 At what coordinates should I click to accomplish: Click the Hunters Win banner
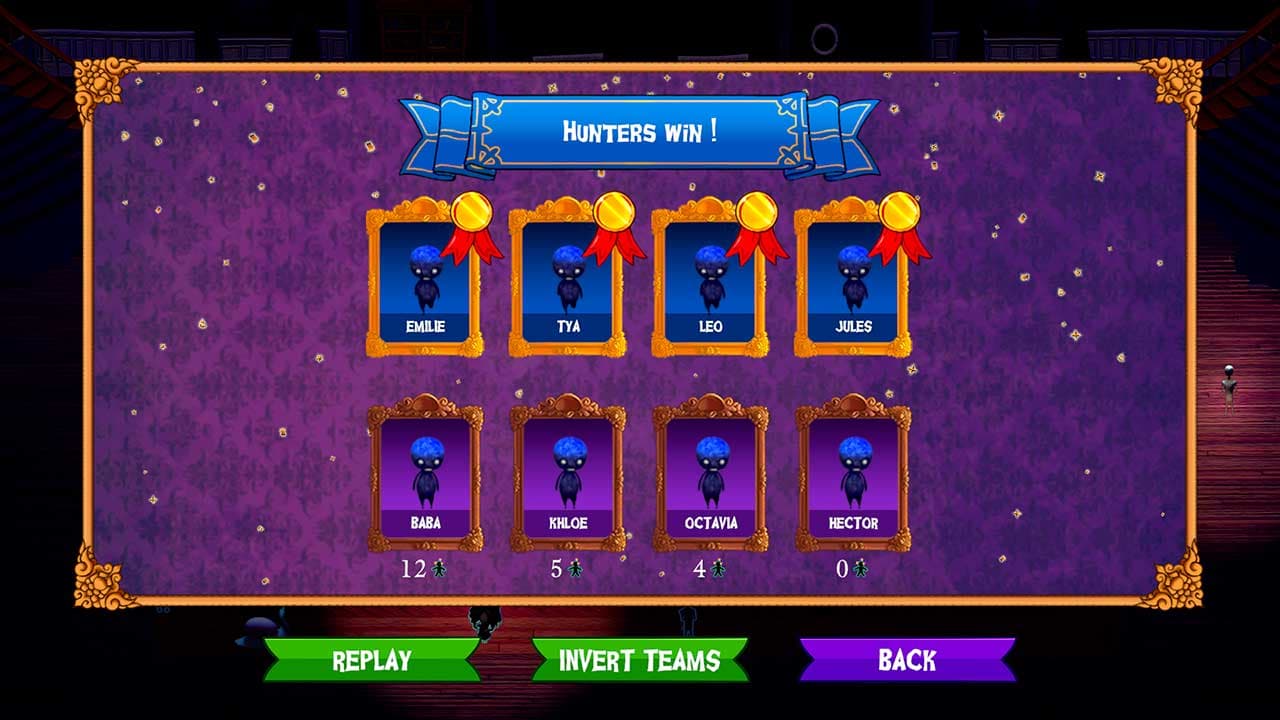[640, 128]
